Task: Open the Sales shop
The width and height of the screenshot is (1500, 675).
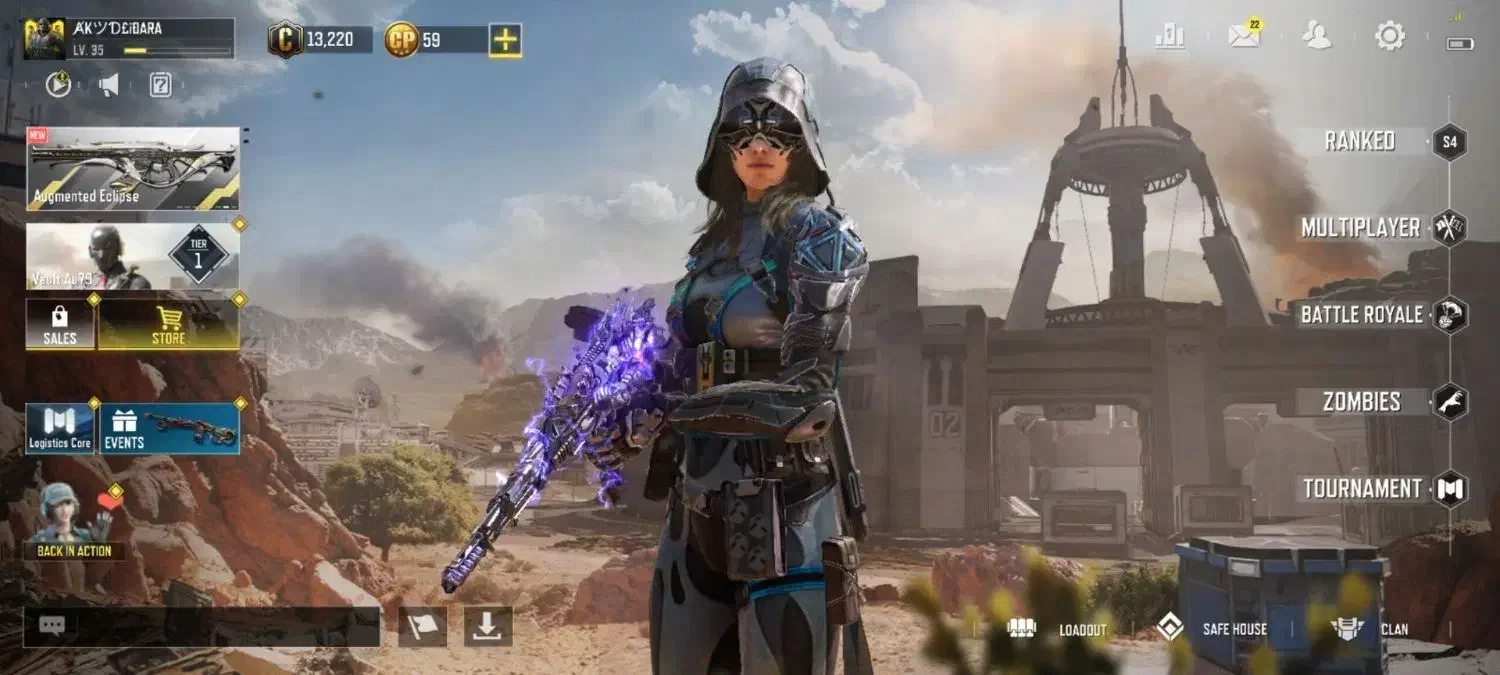Action: (x=60, y=324)
